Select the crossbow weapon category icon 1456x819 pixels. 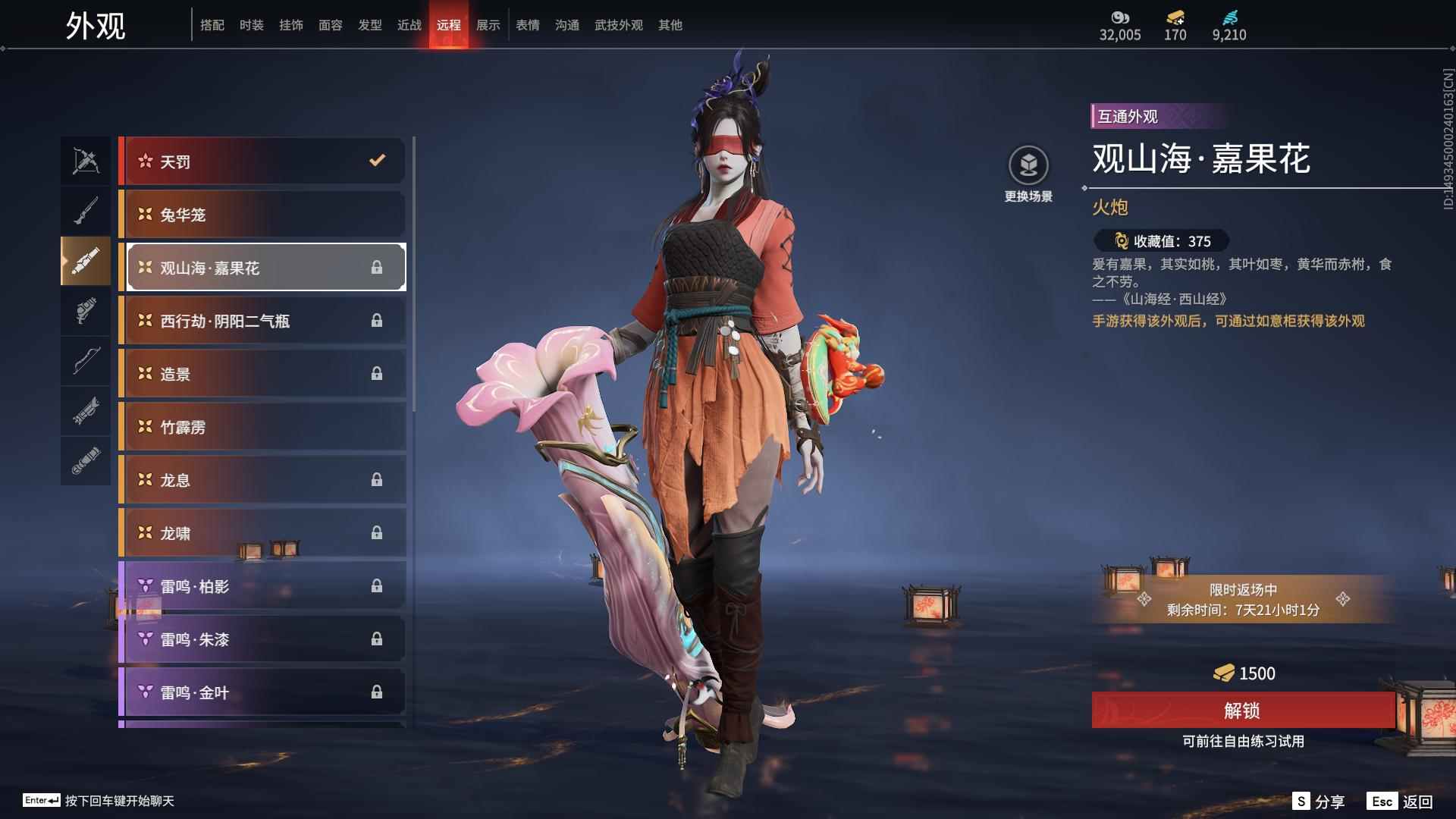point(86,161)
